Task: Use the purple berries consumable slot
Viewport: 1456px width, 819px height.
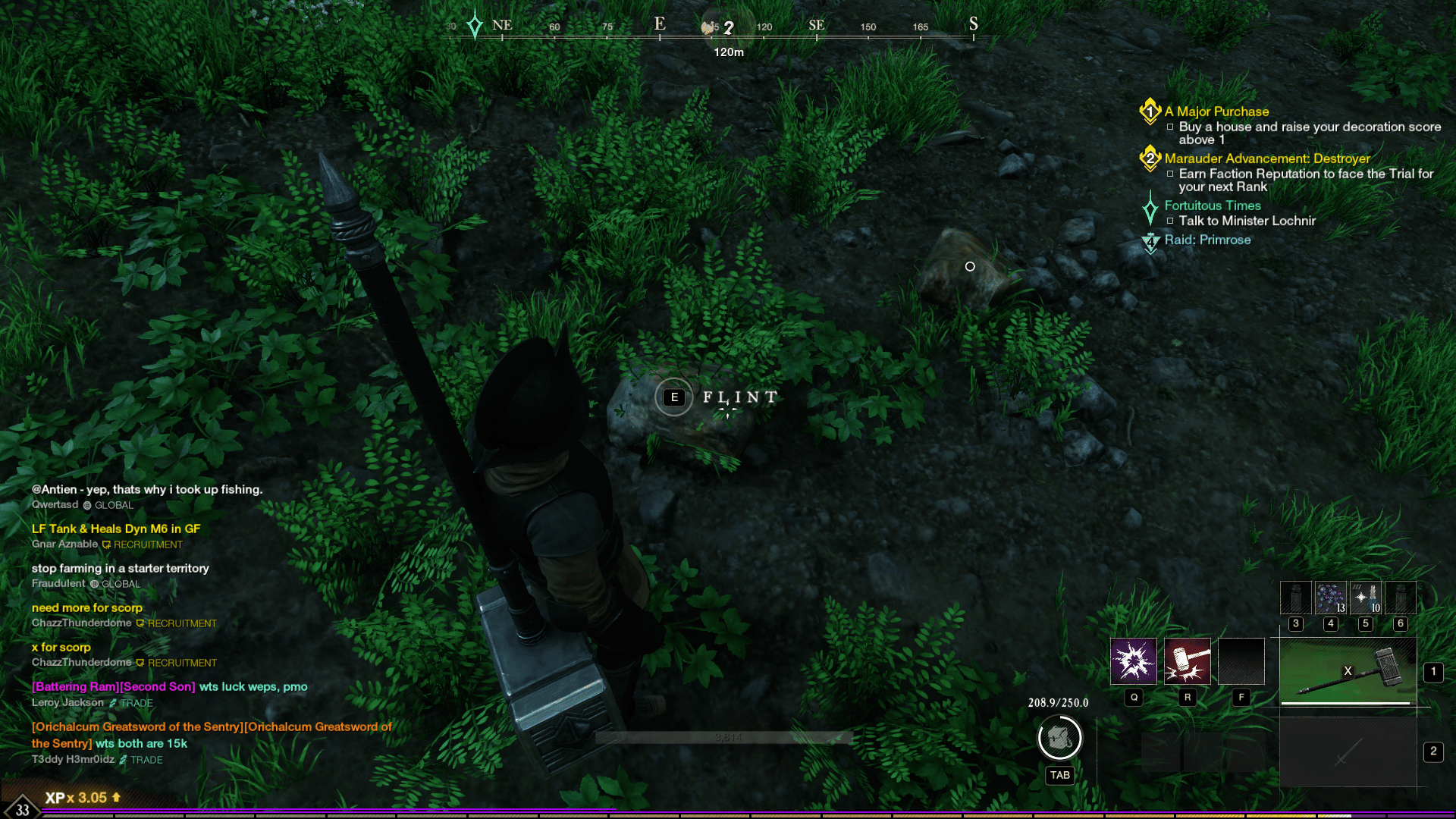Action: coord(1330,598)
